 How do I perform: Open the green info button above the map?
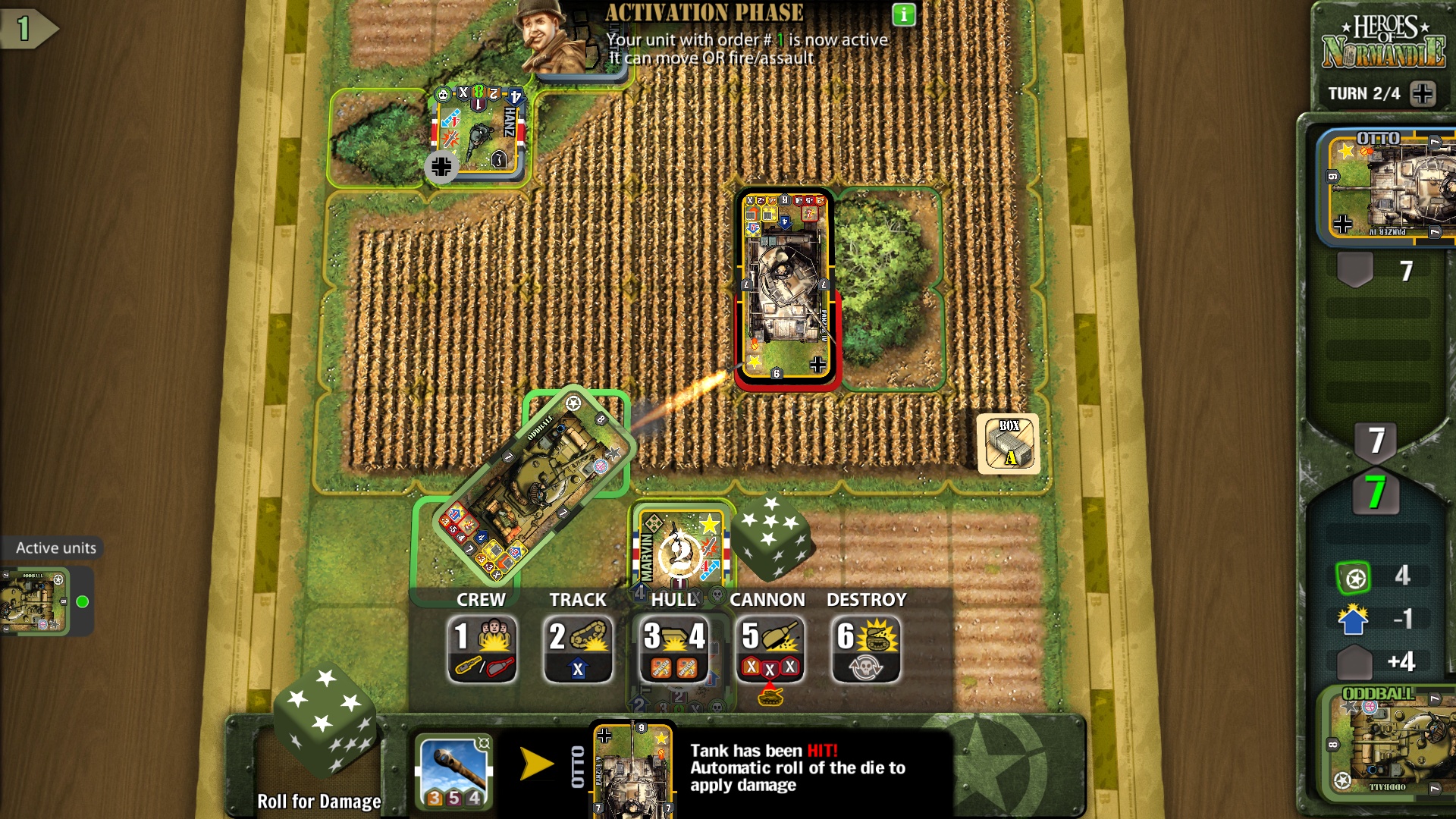pyautogui.click(x=902, y=14)
